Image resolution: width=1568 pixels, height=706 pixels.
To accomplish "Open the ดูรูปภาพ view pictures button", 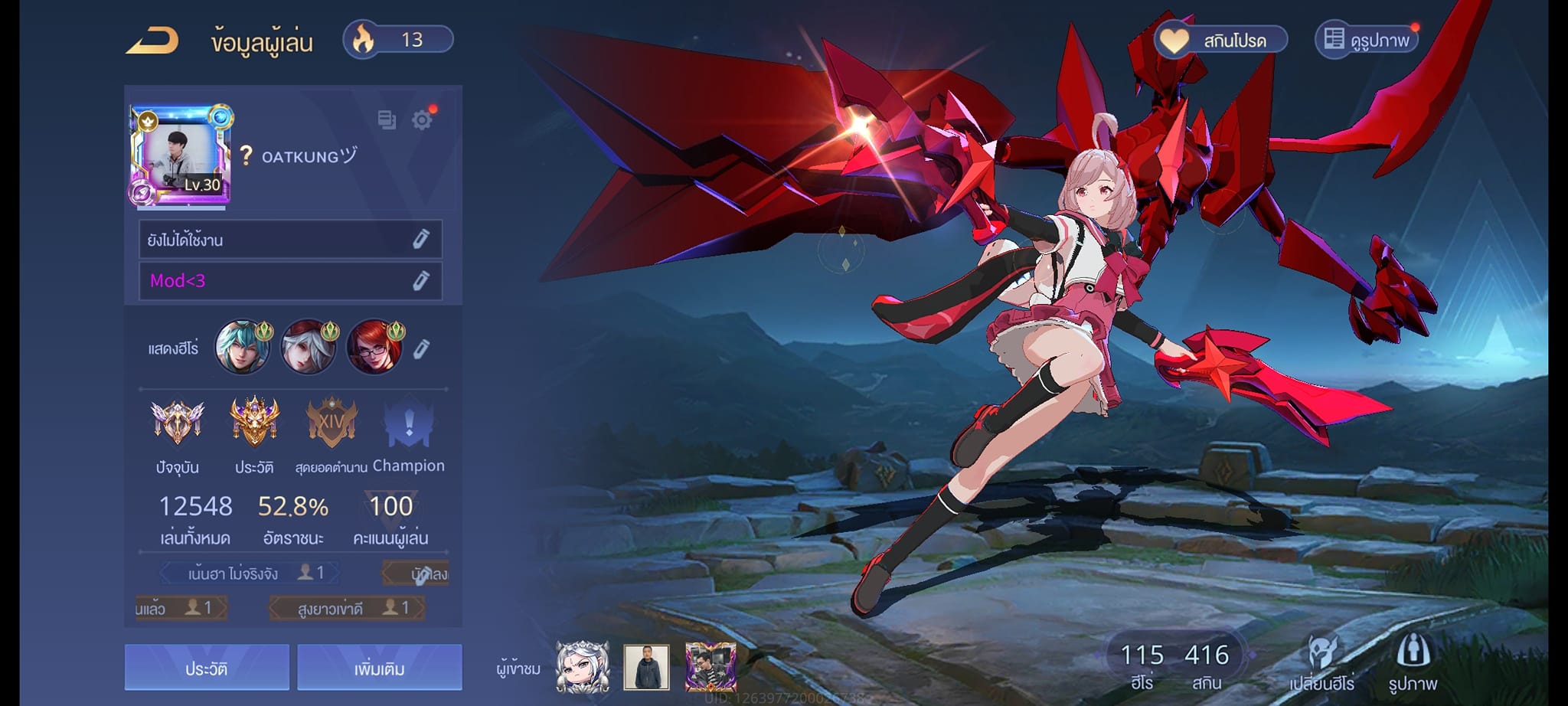I will point(1367,40).
